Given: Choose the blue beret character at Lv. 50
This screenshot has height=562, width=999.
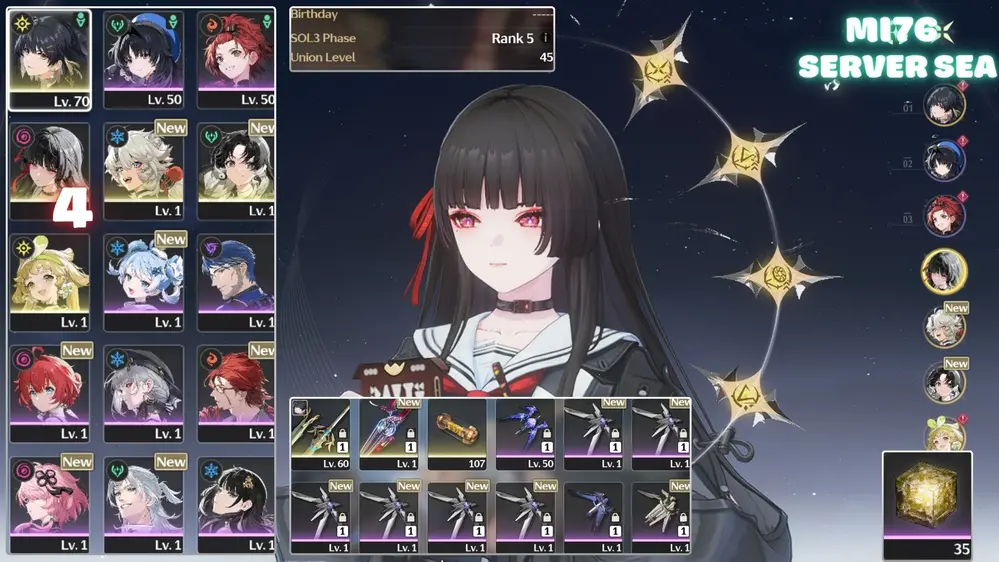Looking at the screenshot, I should coord(144,59).
